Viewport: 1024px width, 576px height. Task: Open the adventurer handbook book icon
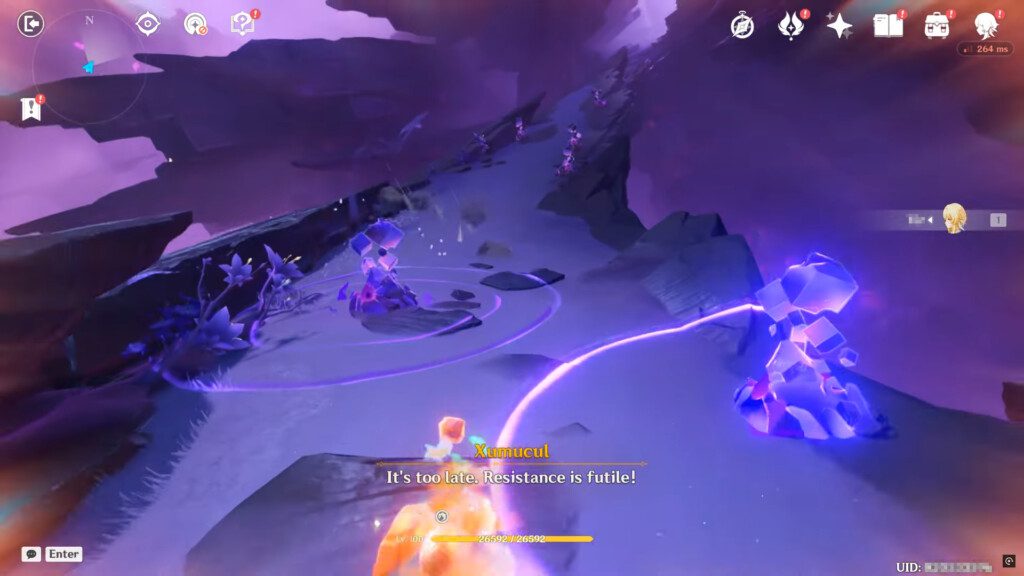pyautogui.click(x=888, y=26)
